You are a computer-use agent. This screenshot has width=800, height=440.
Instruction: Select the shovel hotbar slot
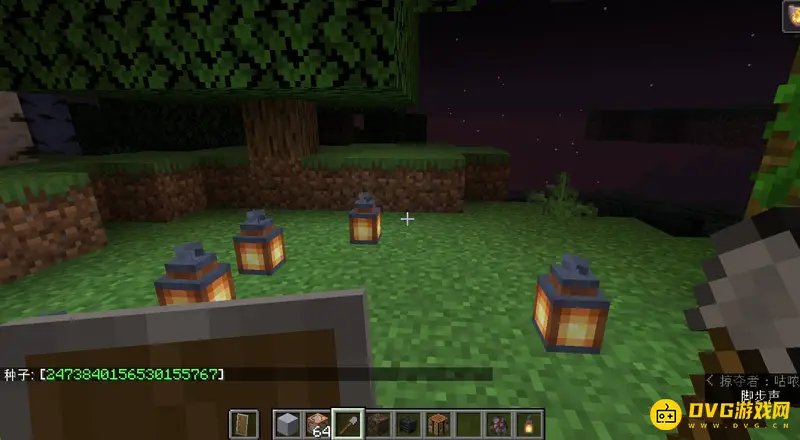[348, 424]
